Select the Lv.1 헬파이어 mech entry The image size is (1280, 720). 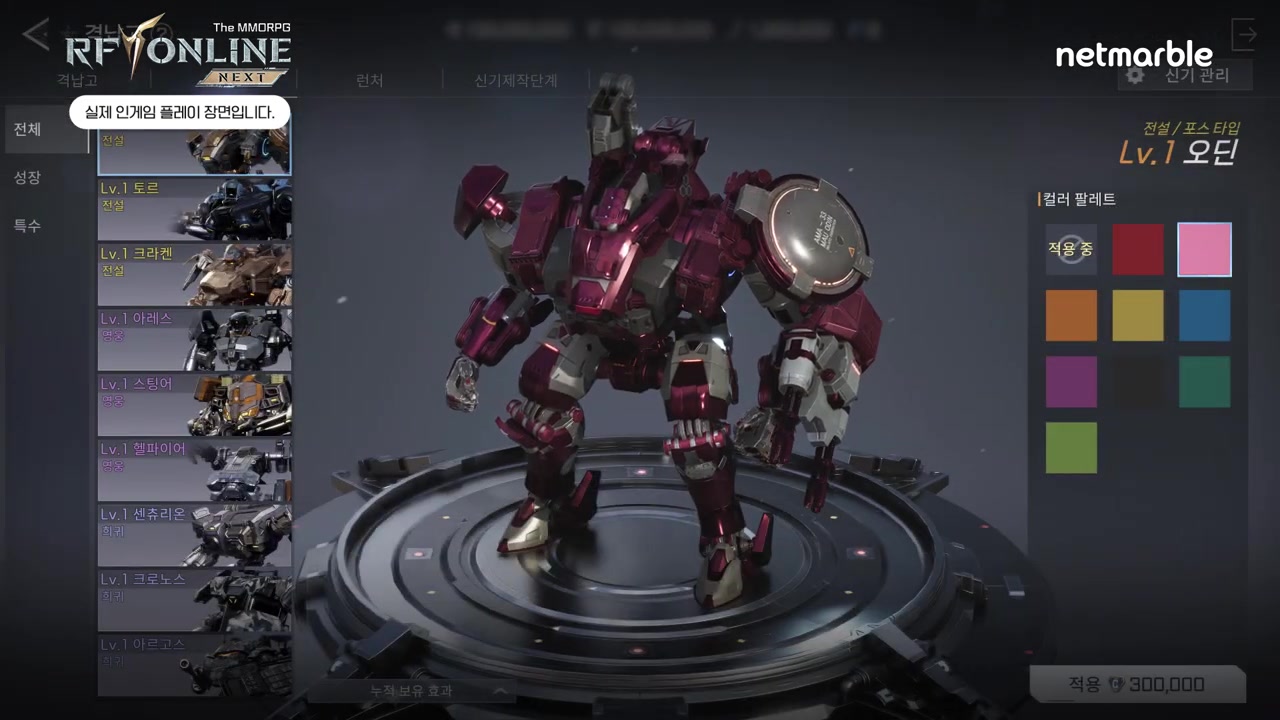coord(195,469)
